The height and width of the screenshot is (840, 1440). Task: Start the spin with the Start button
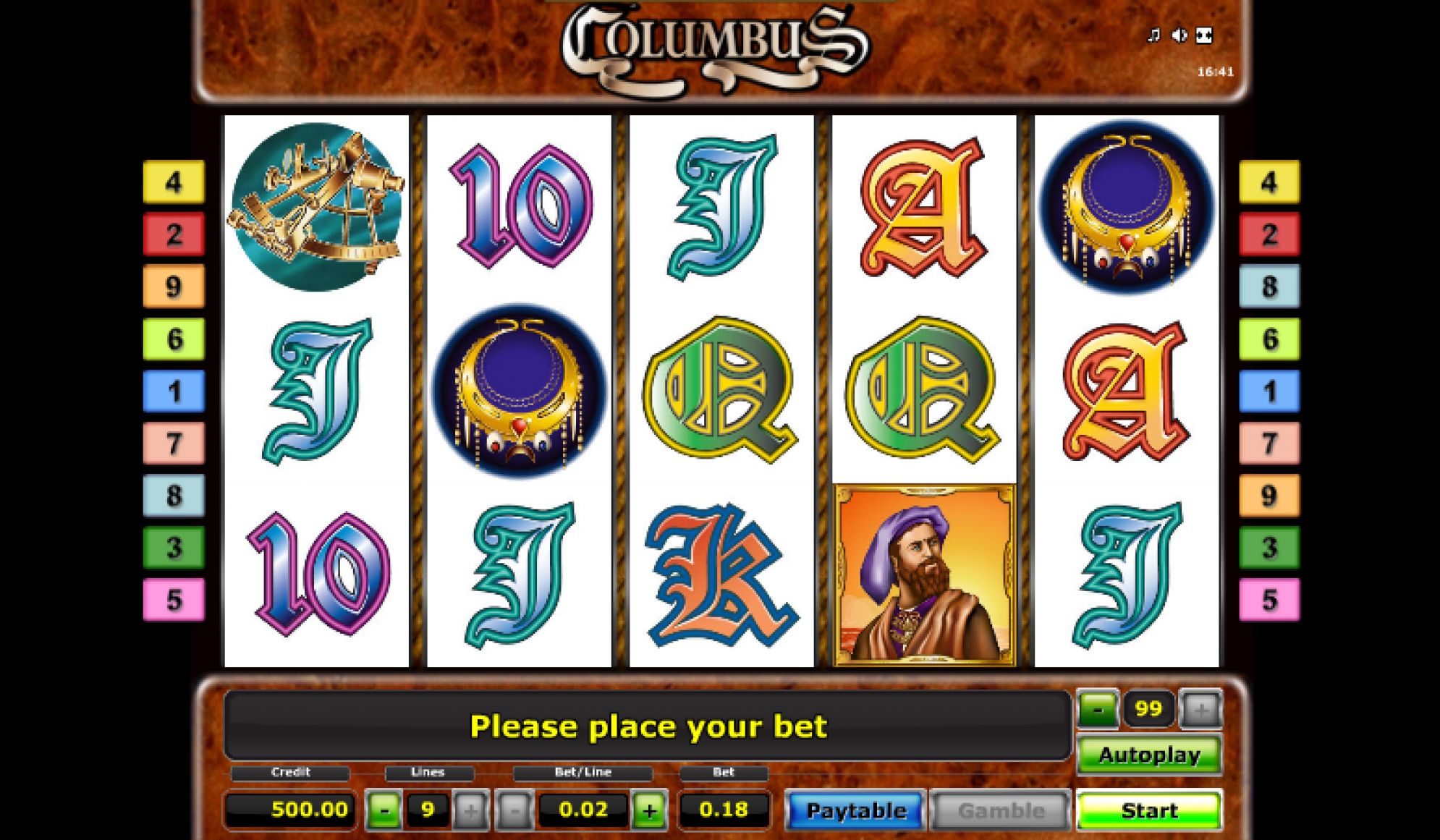(x=1148, y=810)
